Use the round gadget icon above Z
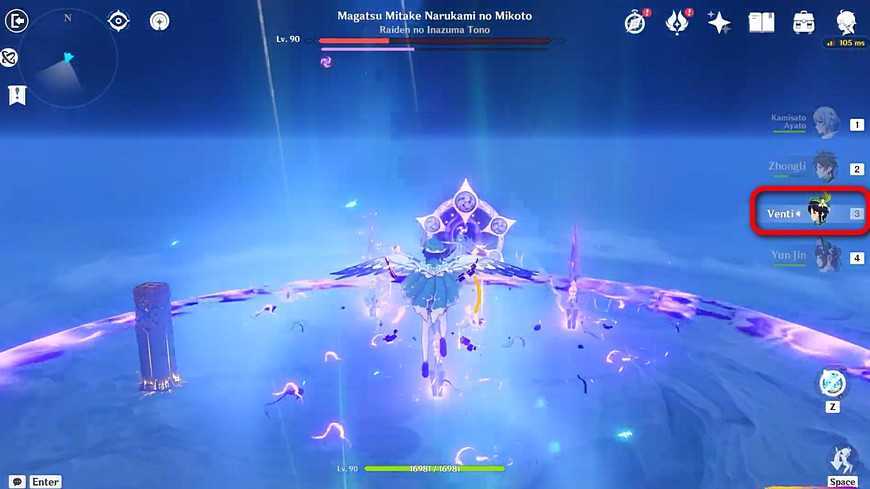Viewport: 870px width, 489px height. click(832, 383)
